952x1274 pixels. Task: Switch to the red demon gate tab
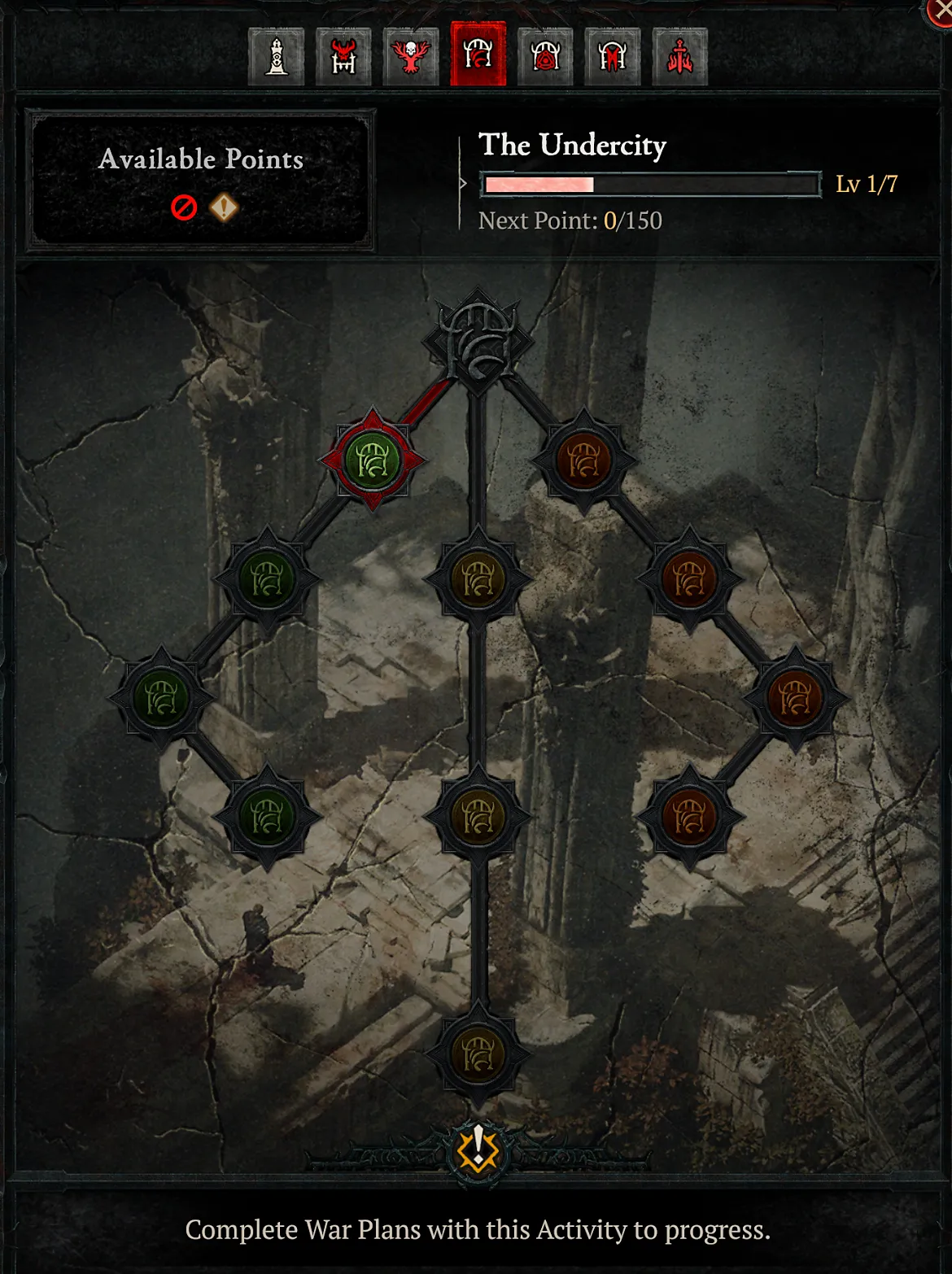point(343,57)
